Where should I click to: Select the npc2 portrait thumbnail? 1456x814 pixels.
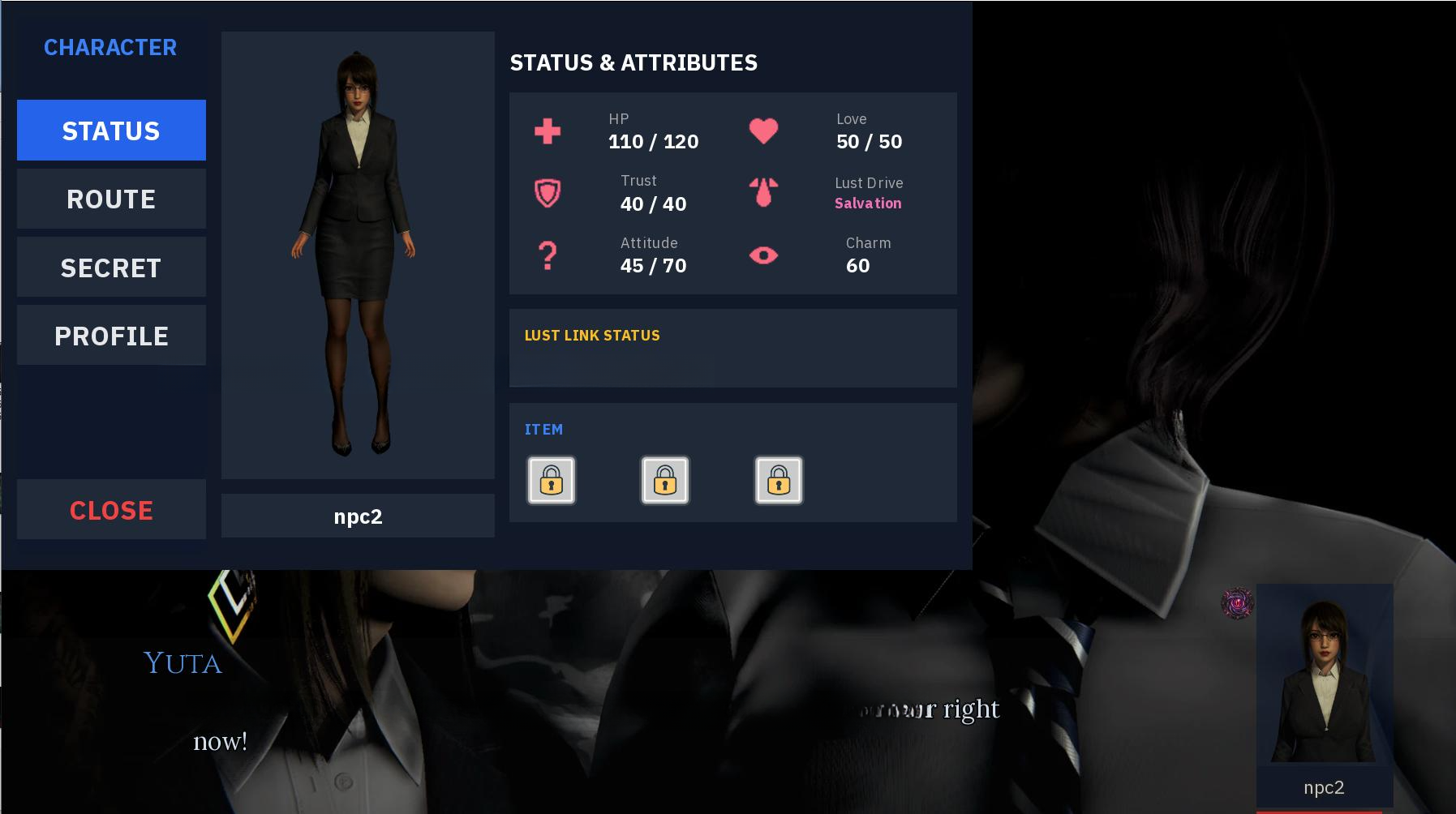pos(1324,679)
